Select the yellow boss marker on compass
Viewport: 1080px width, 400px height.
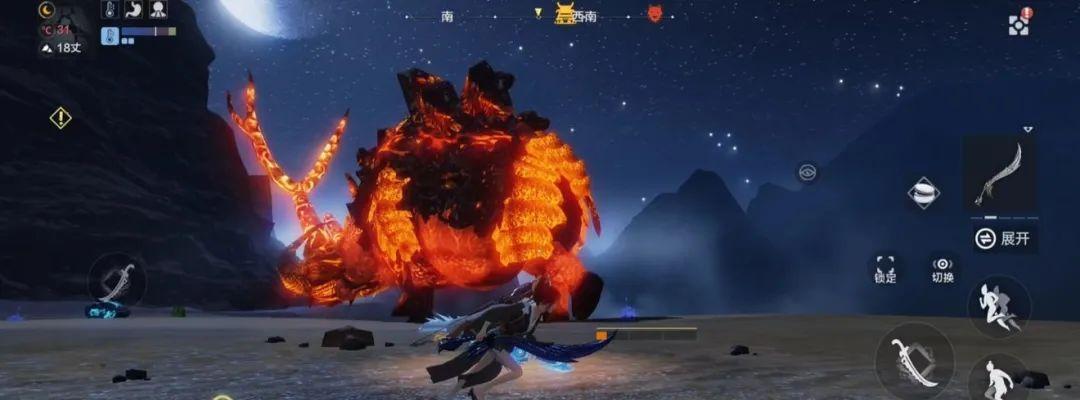(565, 14)
